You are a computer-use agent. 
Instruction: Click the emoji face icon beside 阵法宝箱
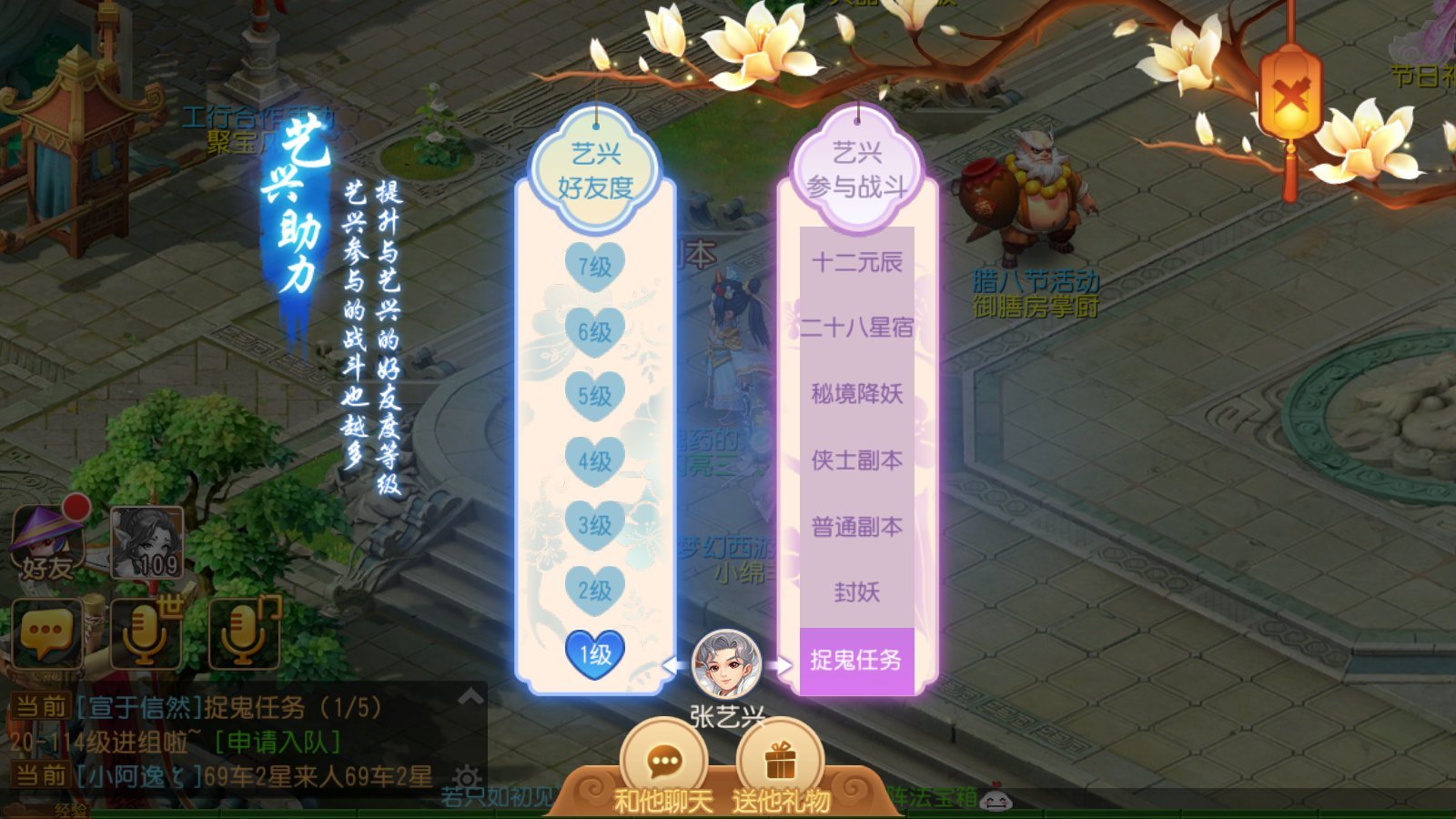(x=996, y=801)
